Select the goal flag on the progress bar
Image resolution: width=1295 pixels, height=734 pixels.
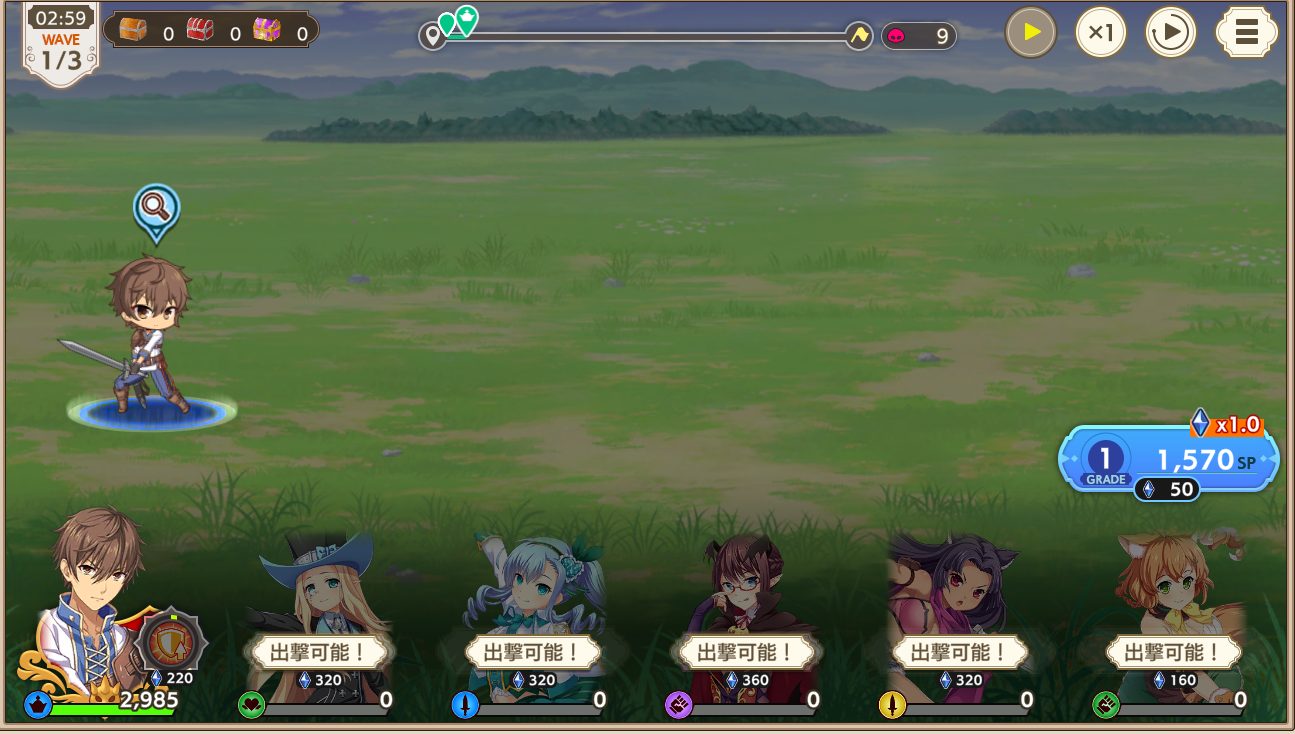pos(857,34)
